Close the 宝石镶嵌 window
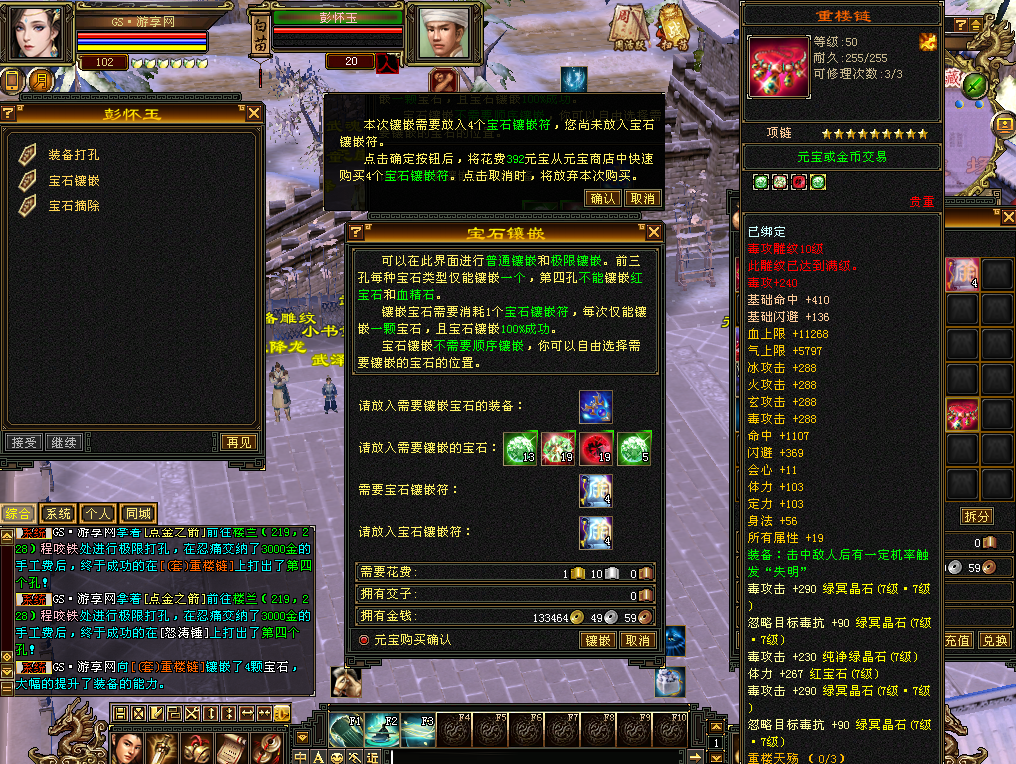This screenshot has height=764, width=1016. [654, 232]
